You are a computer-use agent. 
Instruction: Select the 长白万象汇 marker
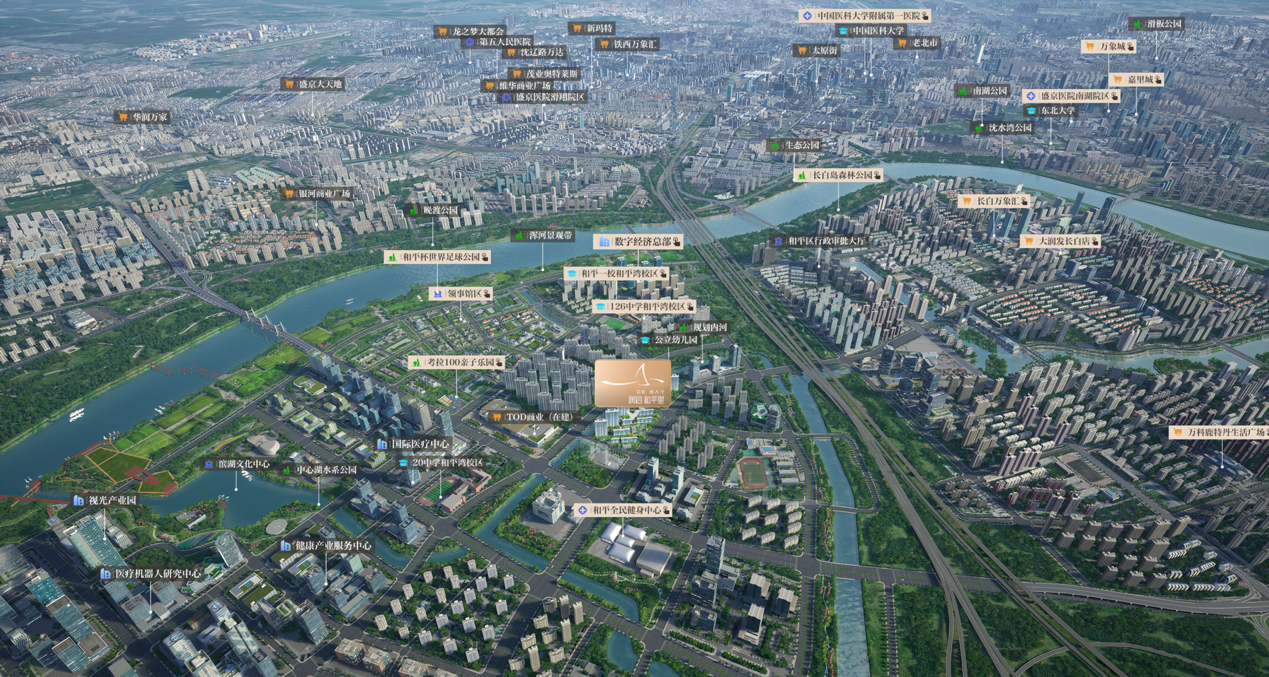pos(994,201)
